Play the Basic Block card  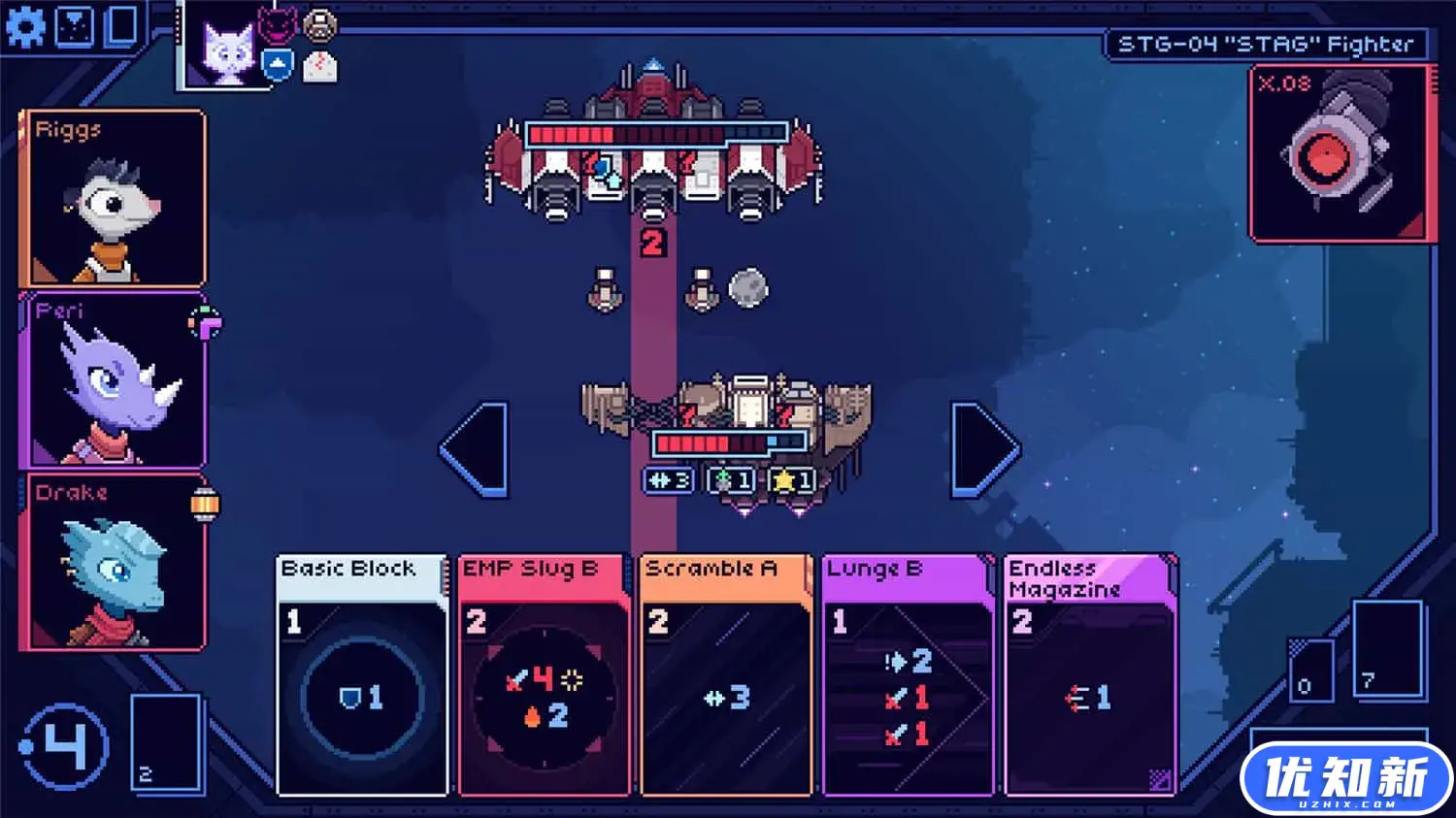click(x=362, y=674)
